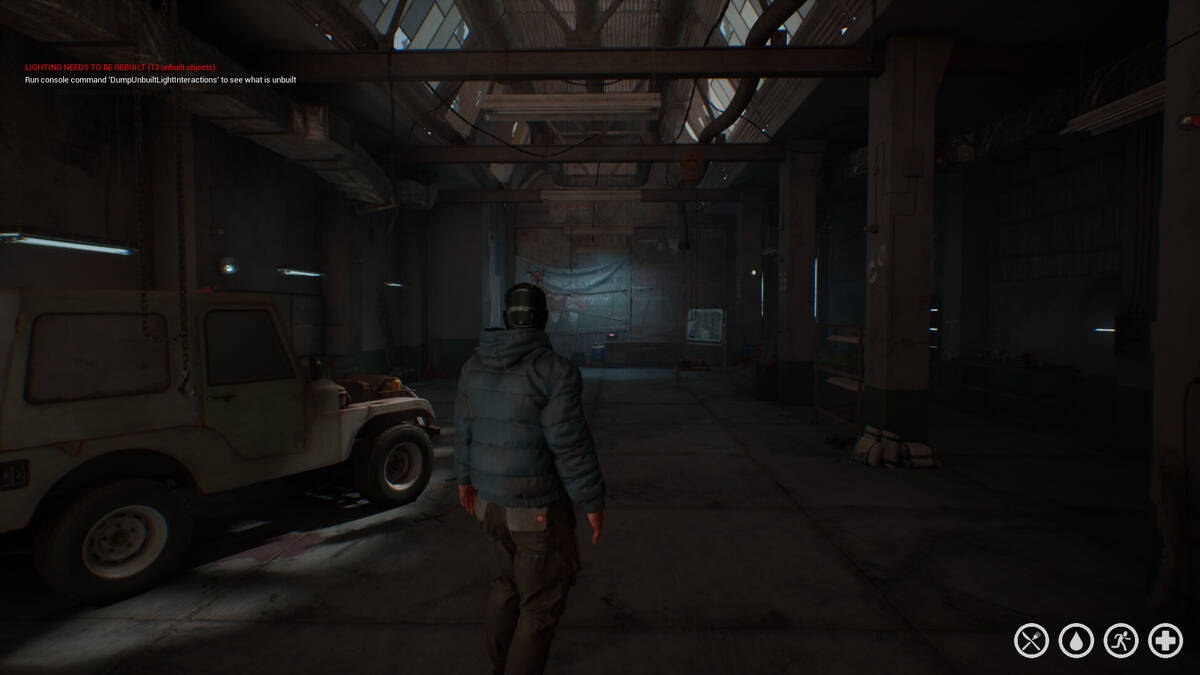Choose the medical cross health icon
The width and height of the screenshot is (1200, 675).
pyautogui.click(x=1165, y=640)
